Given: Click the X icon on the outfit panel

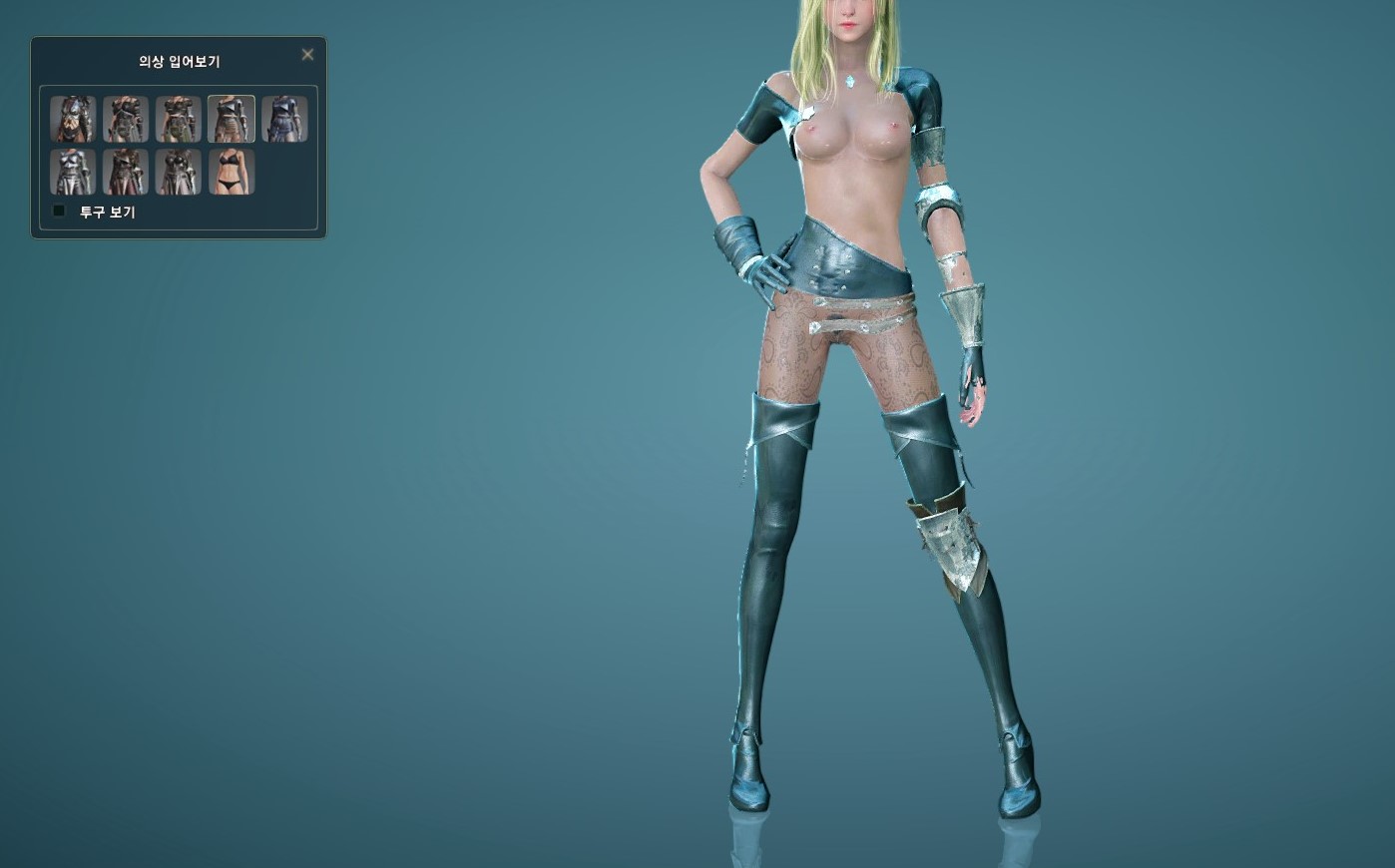Looking at the screenshot, I should click(307, 55).
